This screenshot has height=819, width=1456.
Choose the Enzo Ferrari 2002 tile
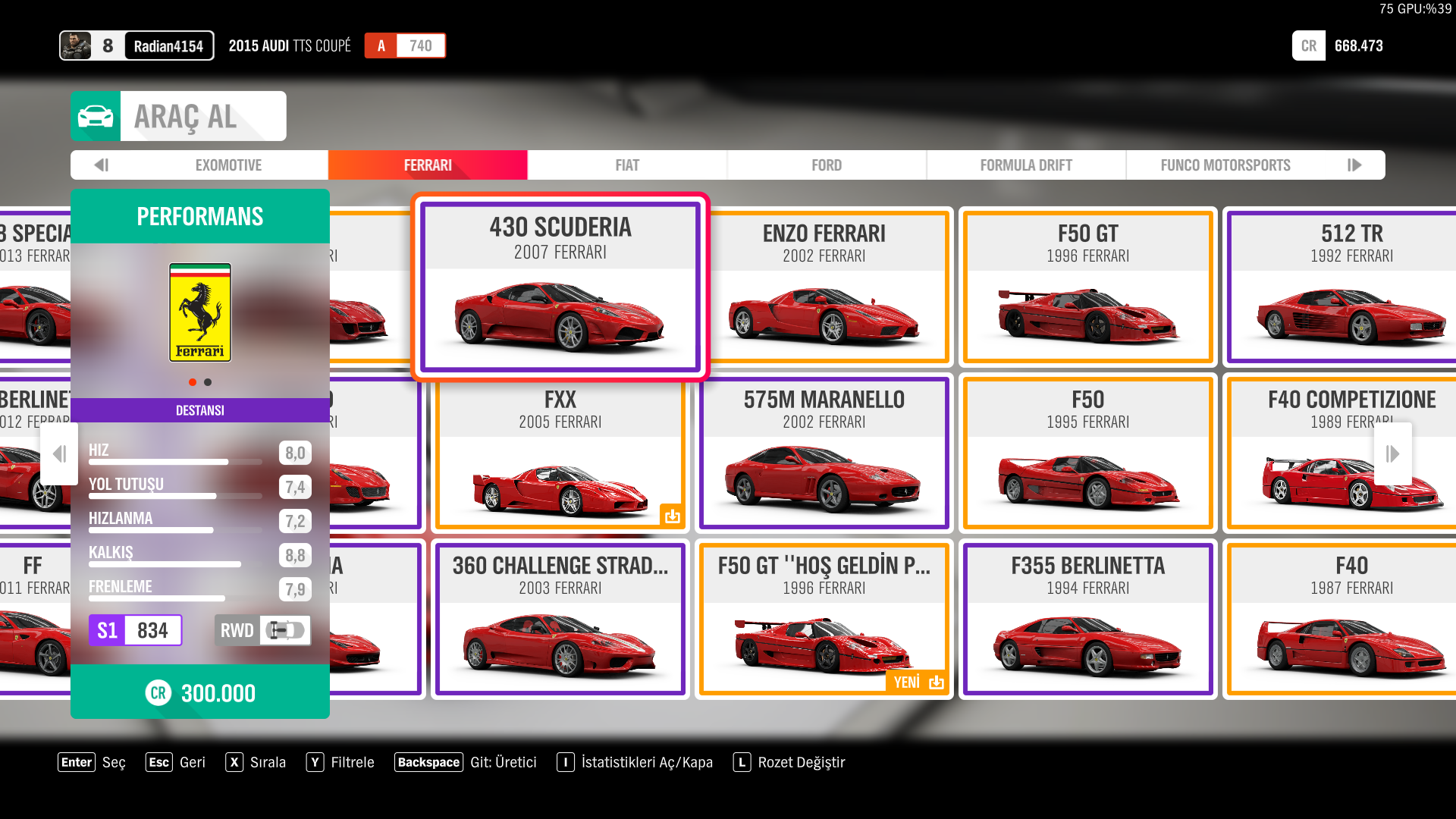824,287
